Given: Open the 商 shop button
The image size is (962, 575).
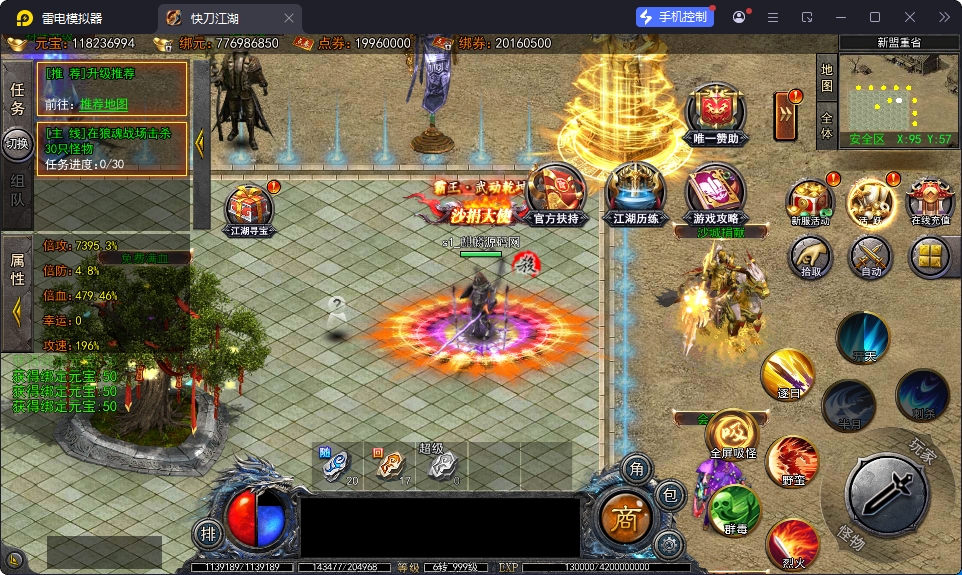Looking at the screenshot, I should point(624,516).
